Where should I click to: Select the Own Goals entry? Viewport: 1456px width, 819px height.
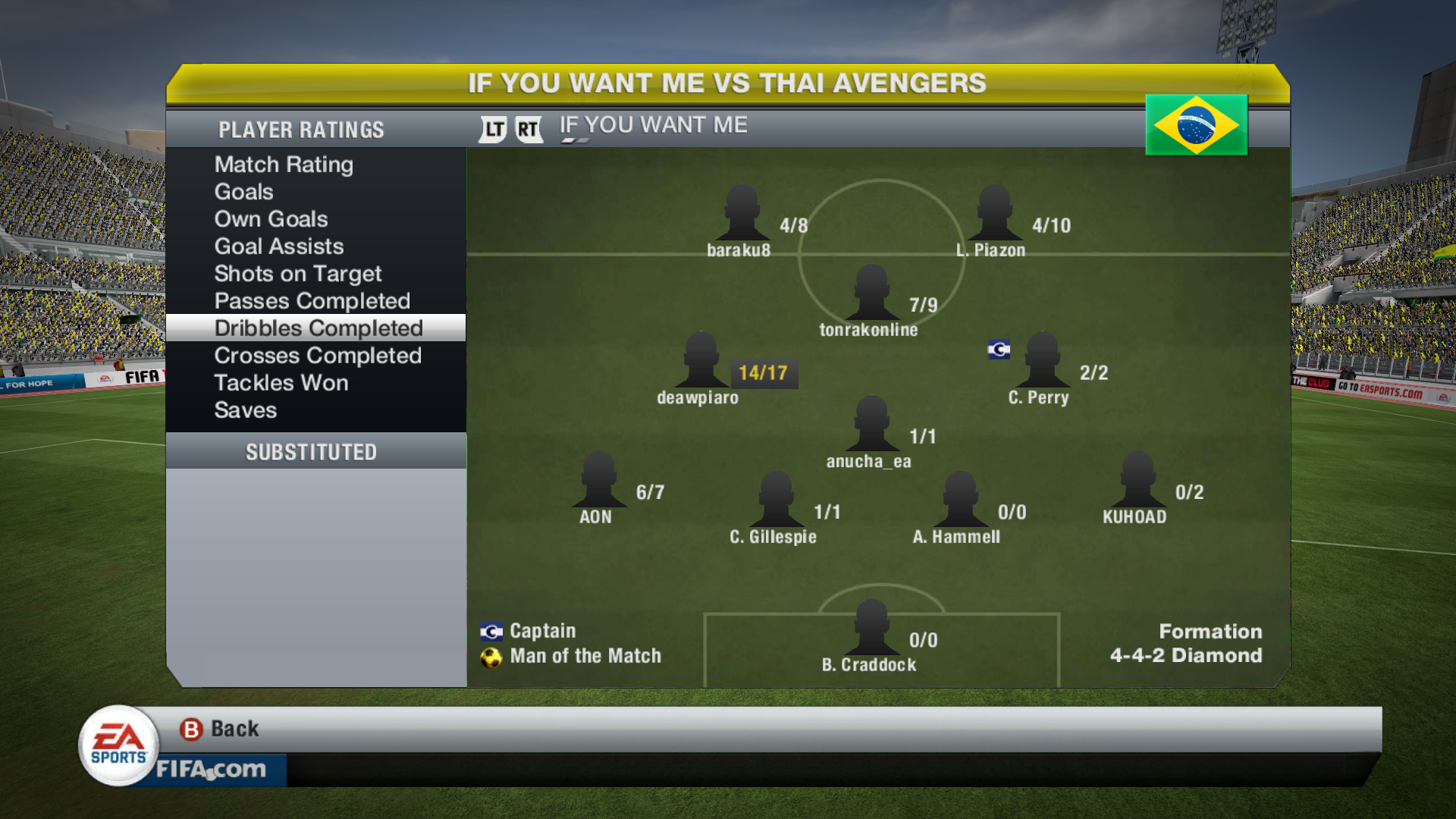pyautogui.click(x=271, y=219)
